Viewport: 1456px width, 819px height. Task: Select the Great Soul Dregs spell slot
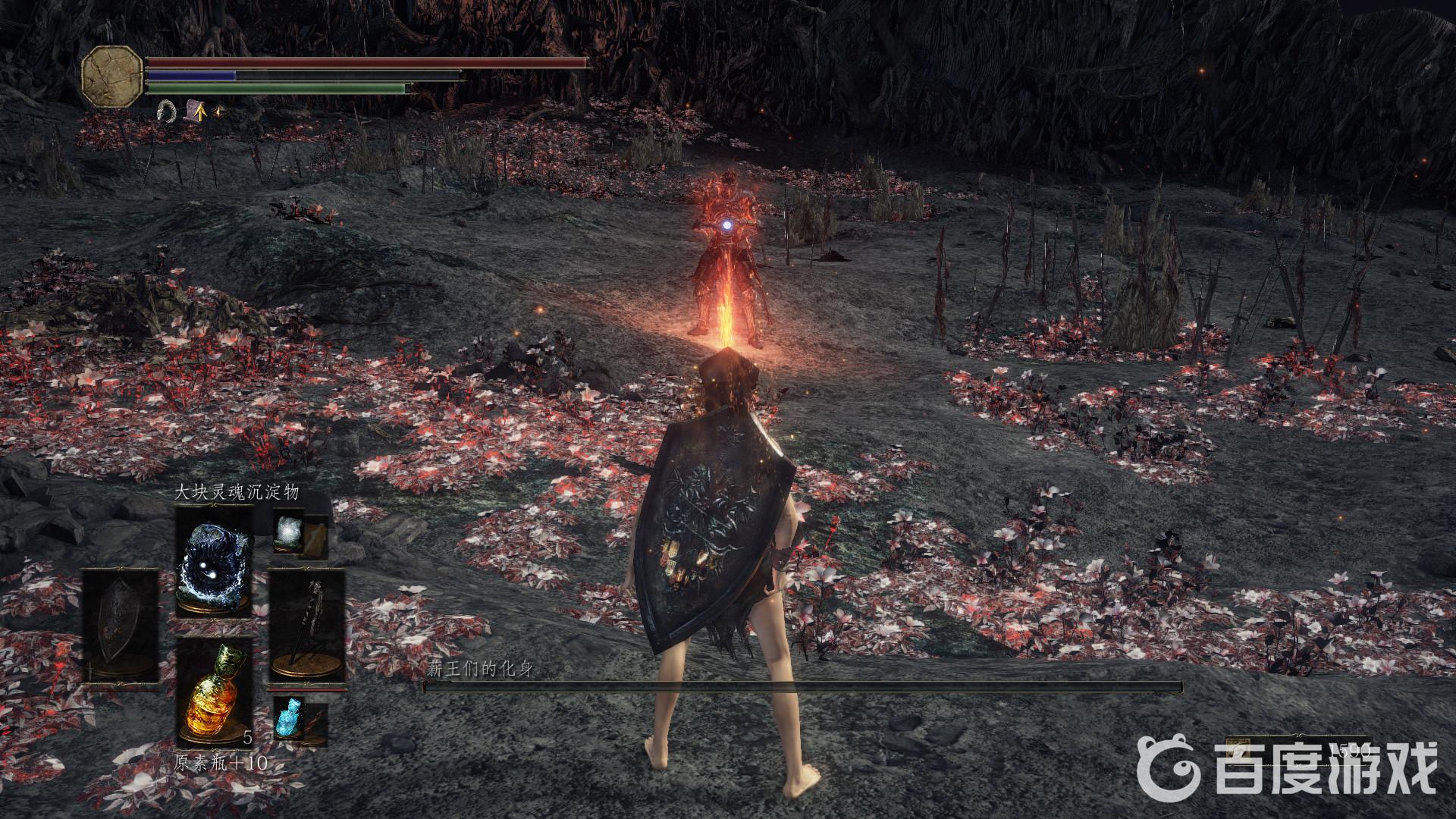pos(214,562)
